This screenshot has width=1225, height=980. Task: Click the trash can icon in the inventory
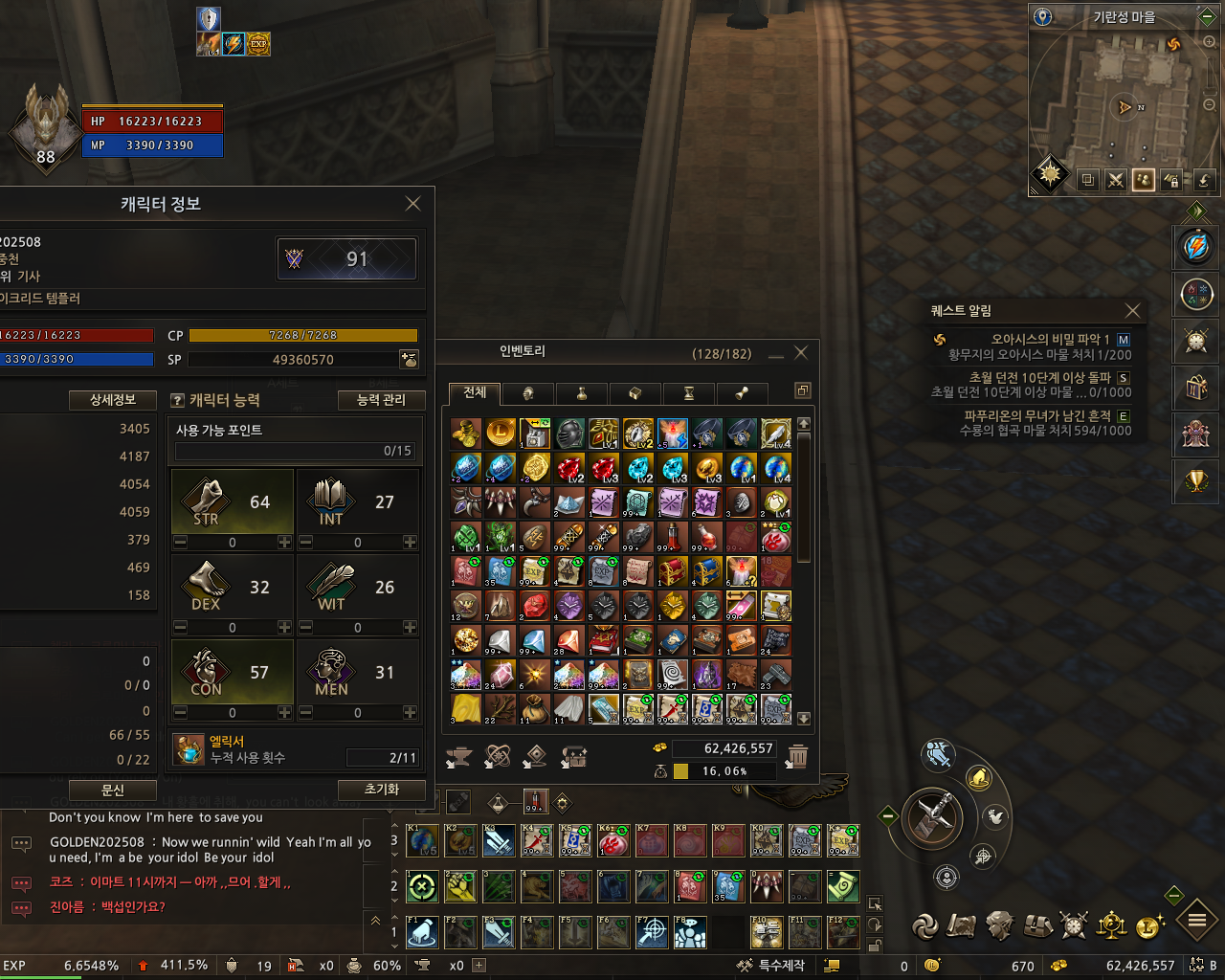[x=799, y=756]
